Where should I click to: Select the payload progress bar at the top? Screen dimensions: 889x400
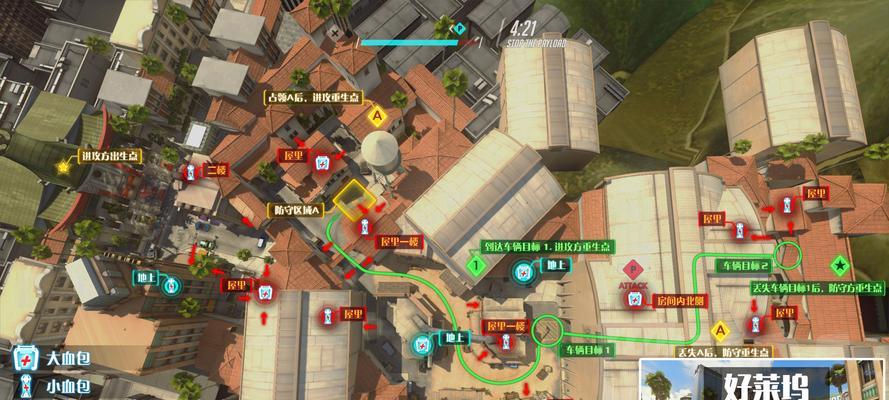coord(410,43)
